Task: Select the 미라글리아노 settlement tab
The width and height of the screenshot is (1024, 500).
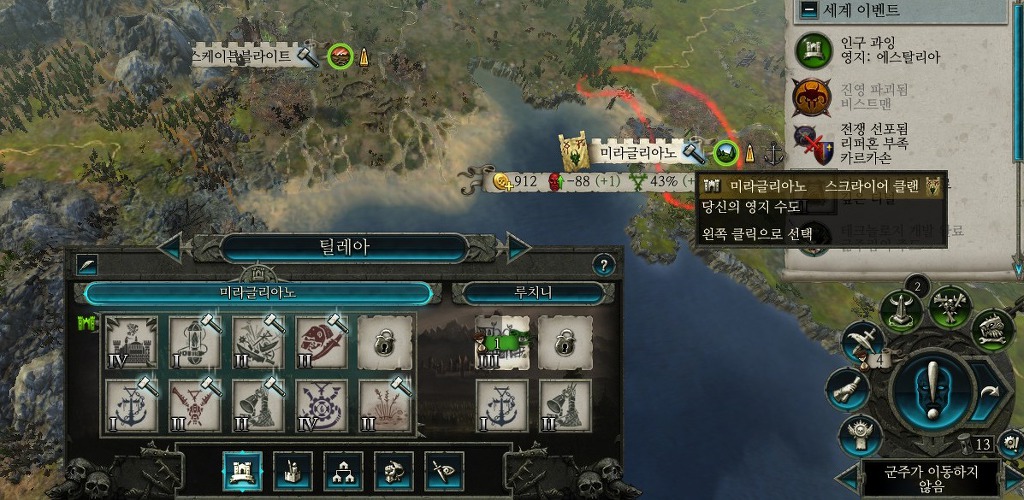Action: (258, 292)
